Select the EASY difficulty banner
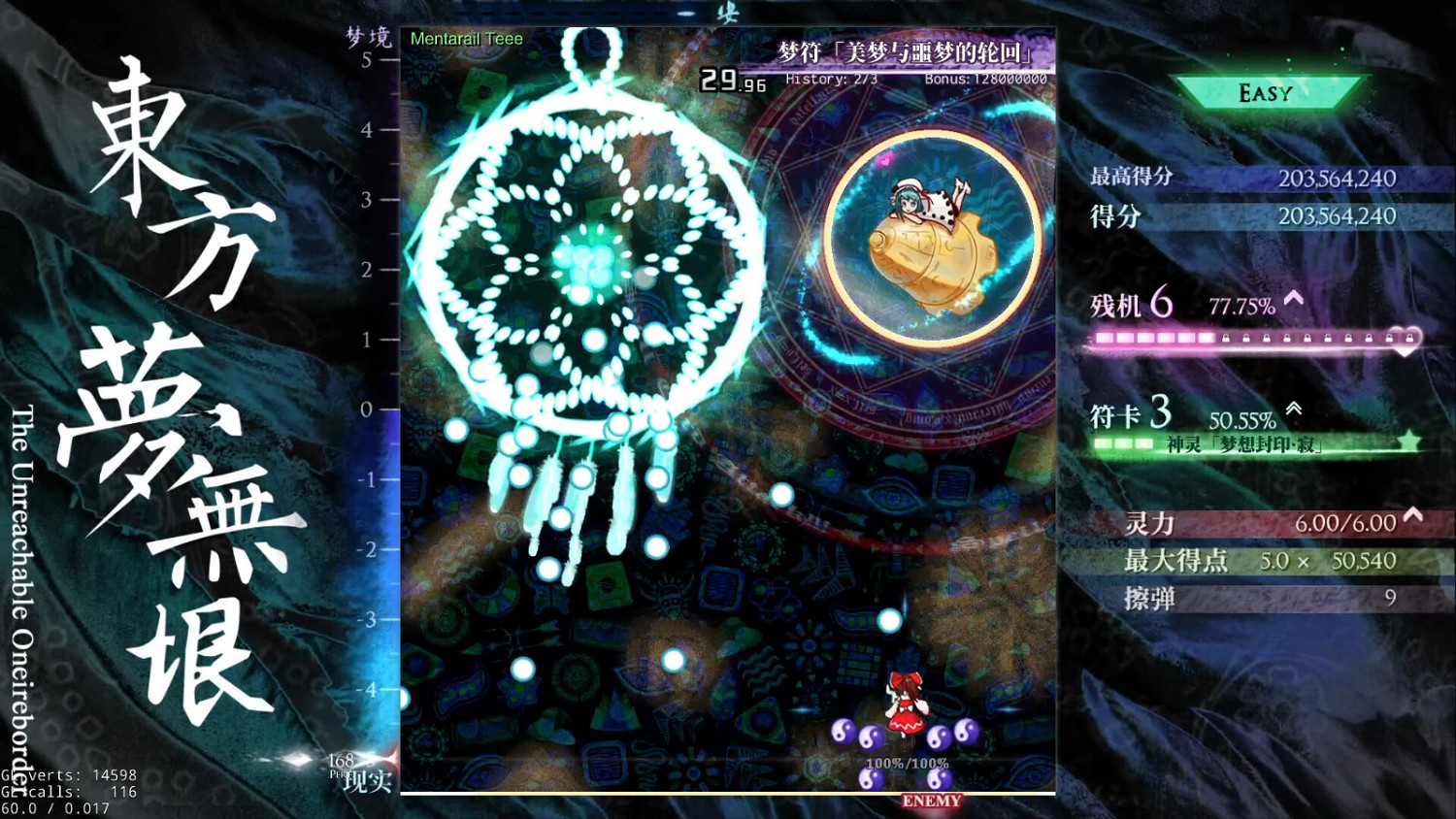1456x819 pixels. pyautogui.click(x=1264, y=92)
